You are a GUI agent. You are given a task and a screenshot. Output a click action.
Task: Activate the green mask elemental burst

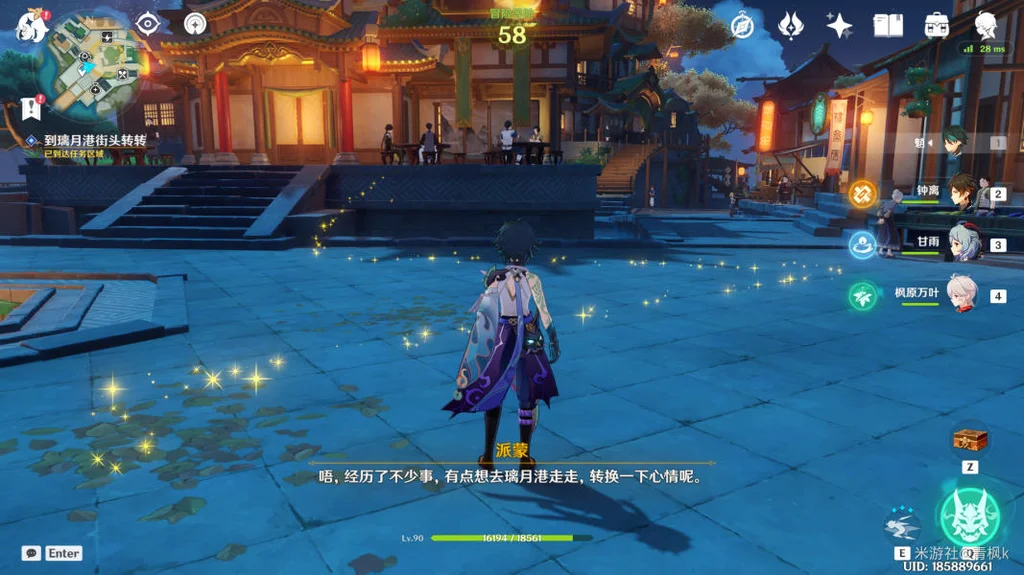(969, 516)
